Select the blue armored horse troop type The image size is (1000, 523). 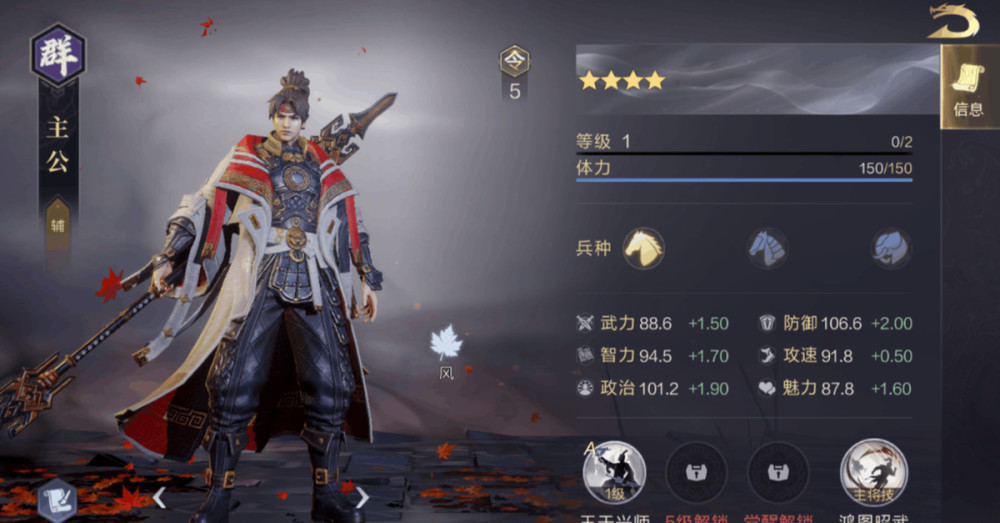768,247
